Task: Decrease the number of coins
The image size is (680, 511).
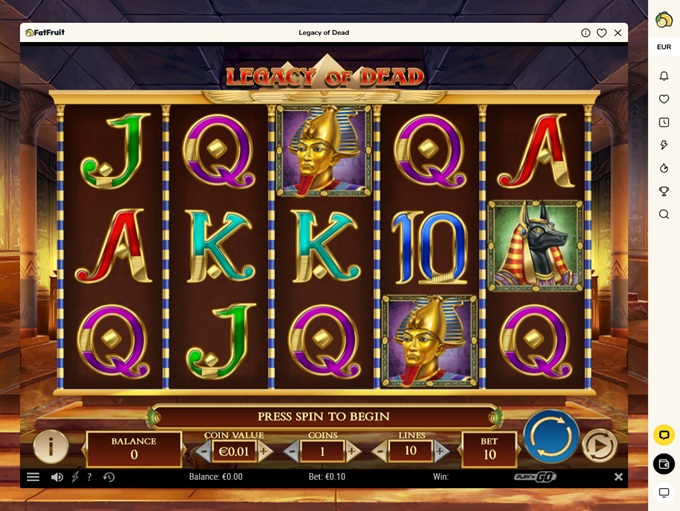Action: tap(291, 451)
